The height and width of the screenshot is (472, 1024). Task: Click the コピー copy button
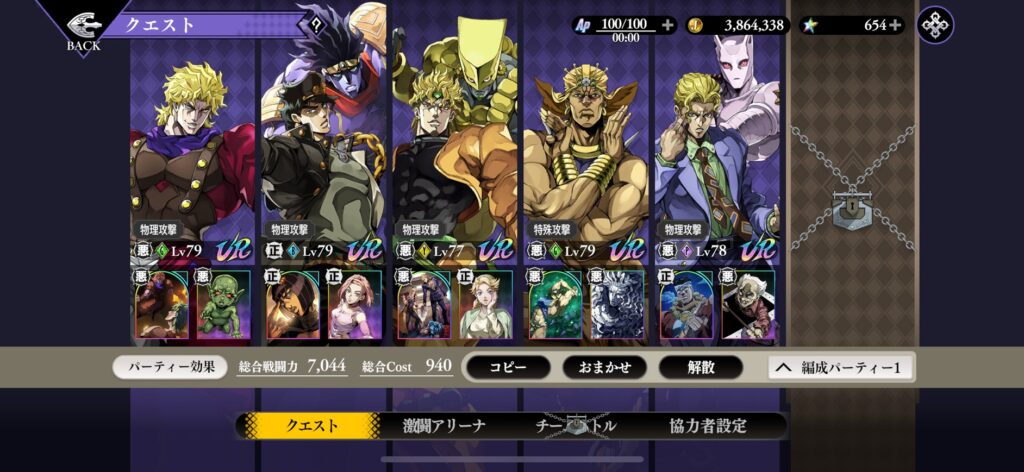point(508,367)
